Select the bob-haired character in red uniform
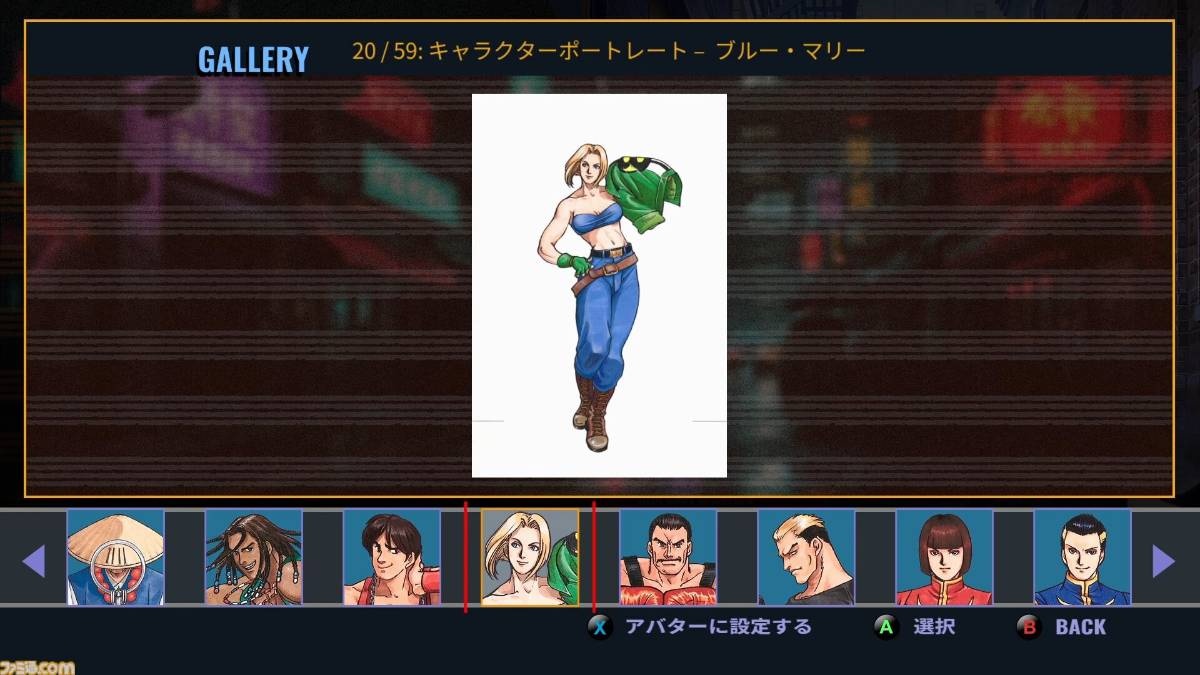The height and width of the screenshot is (675, 1200). point(944,557)
